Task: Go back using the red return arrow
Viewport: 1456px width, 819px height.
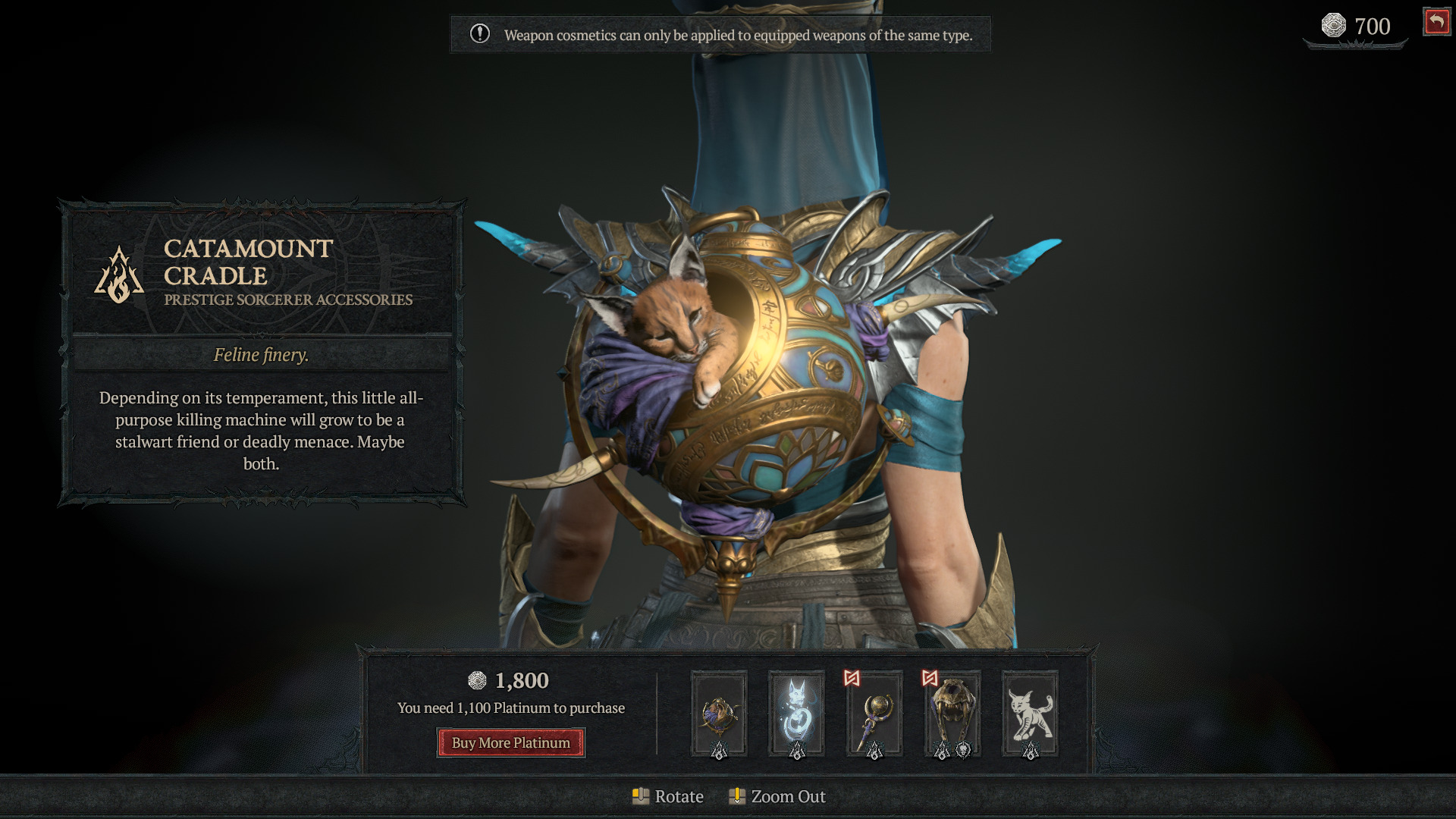Action: pos(1436,22)
